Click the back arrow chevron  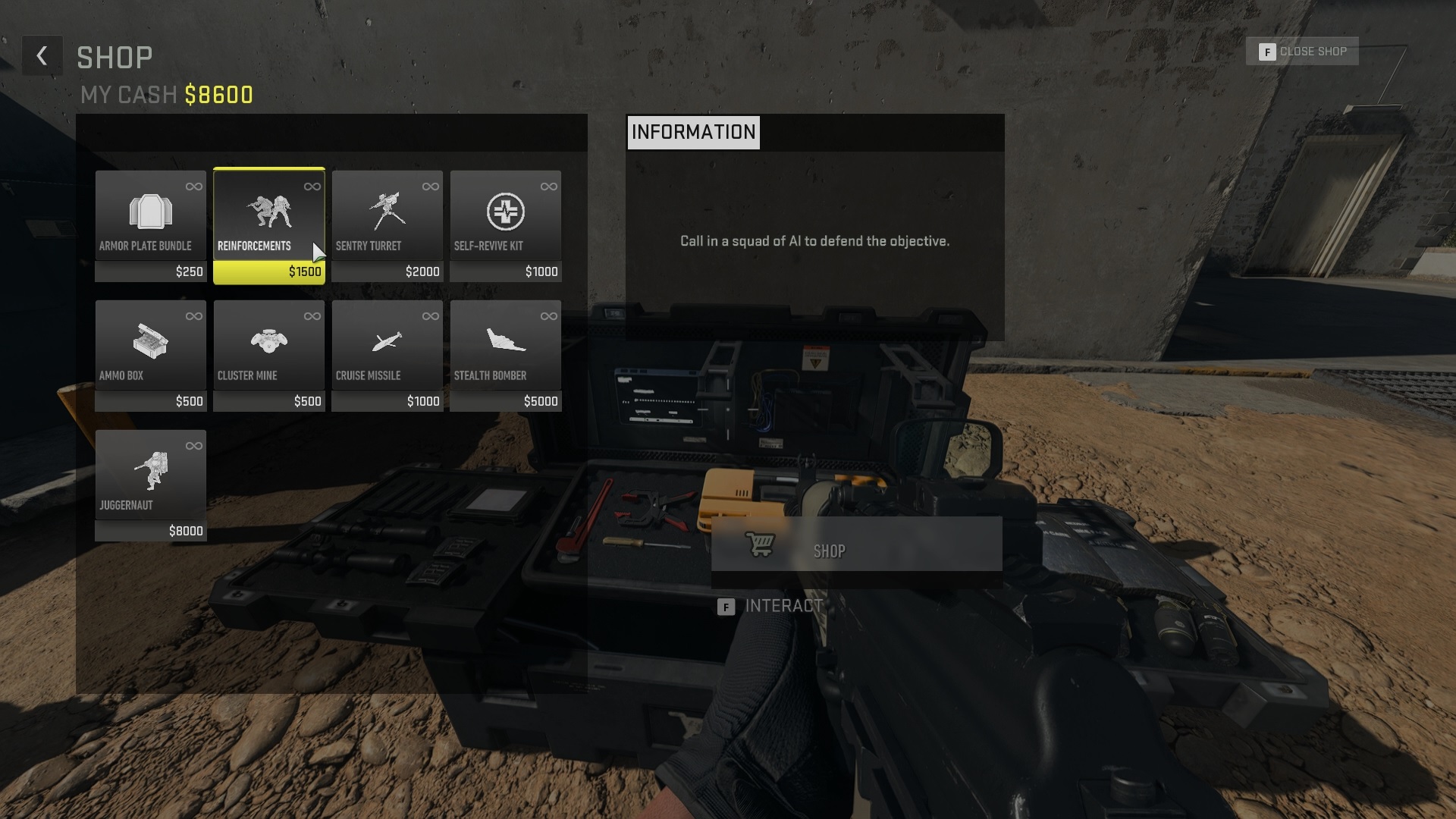click(42, 55)
